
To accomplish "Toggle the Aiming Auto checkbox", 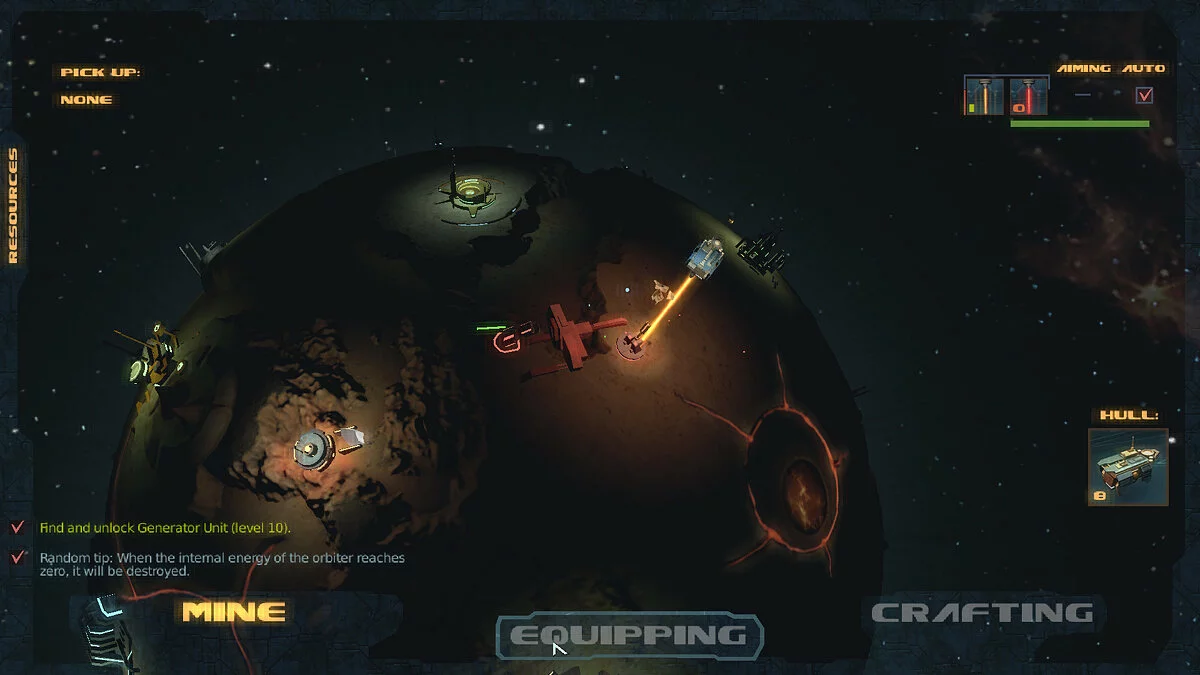I will pos(1145,95).
